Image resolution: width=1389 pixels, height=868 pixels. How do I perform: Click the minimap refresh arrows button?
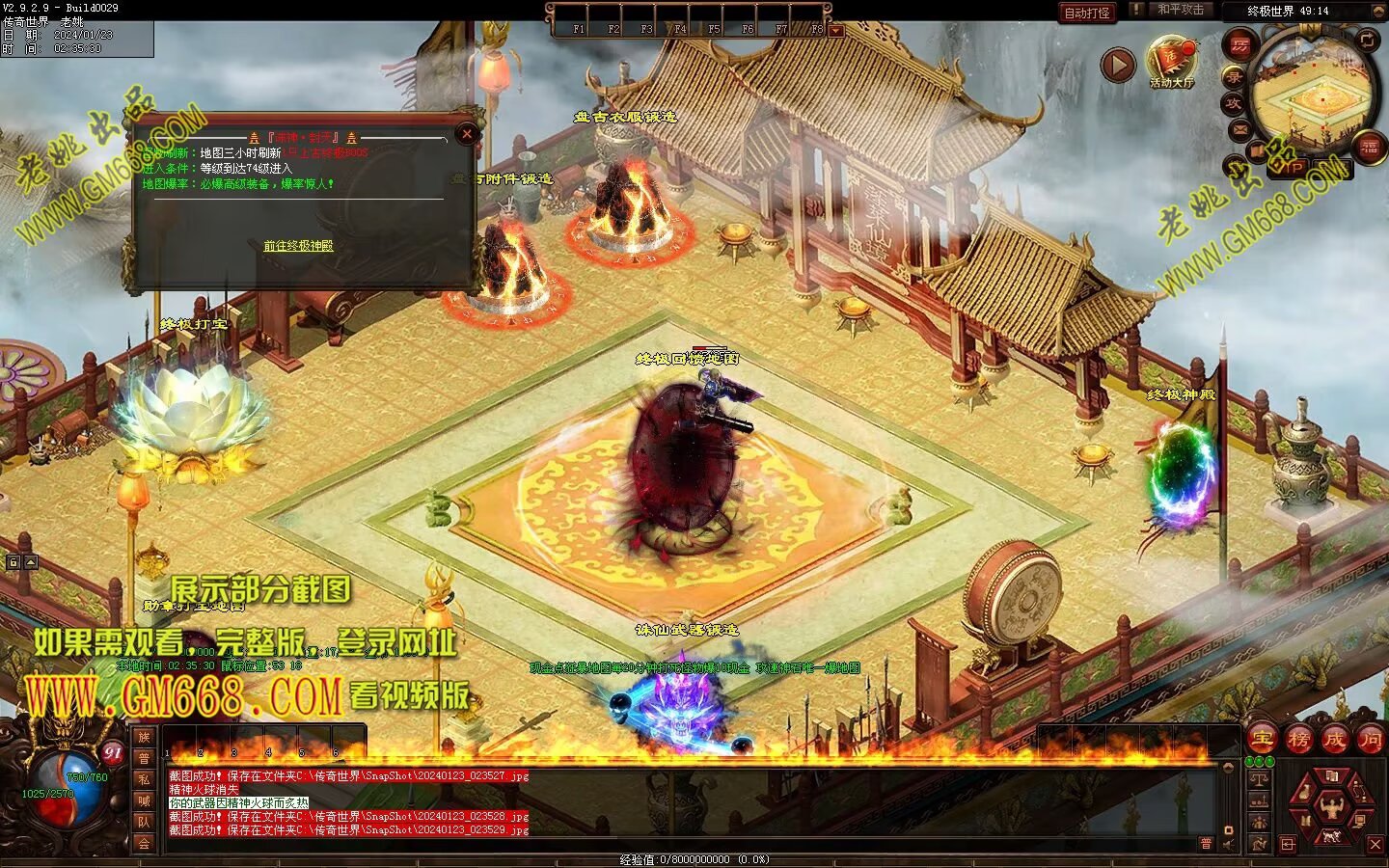pyautogui.click(x=1368, y=40)
